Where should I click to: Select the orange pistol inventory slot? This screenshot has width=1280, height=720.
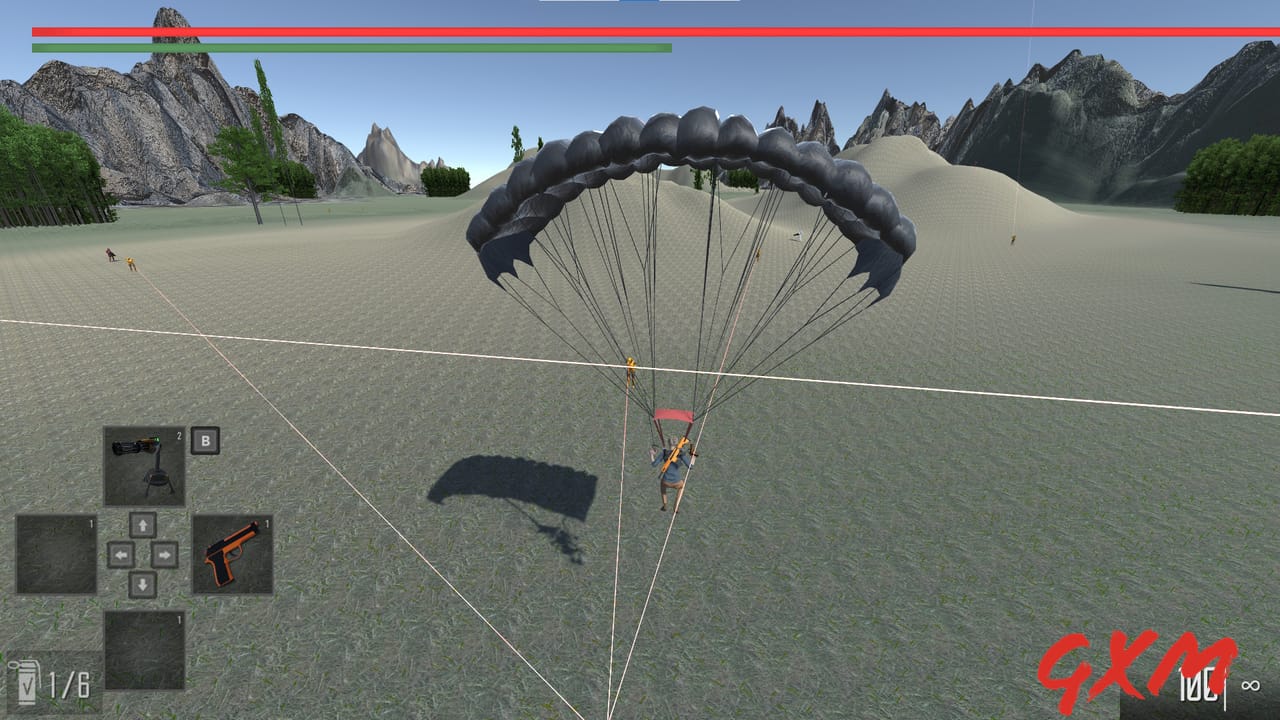[x=232, y=552]
